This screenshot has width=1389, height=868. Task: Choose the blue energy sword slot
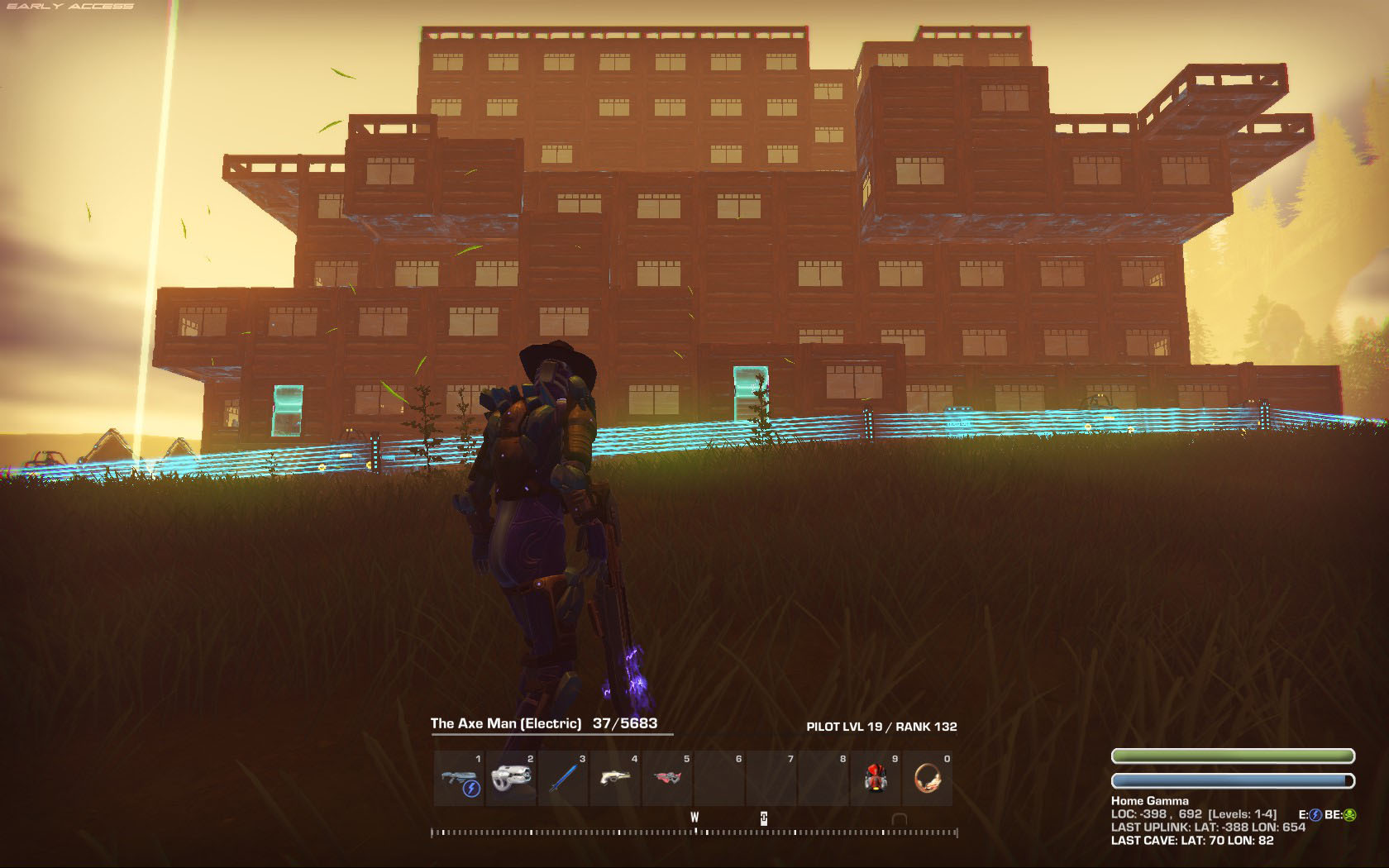564,779
